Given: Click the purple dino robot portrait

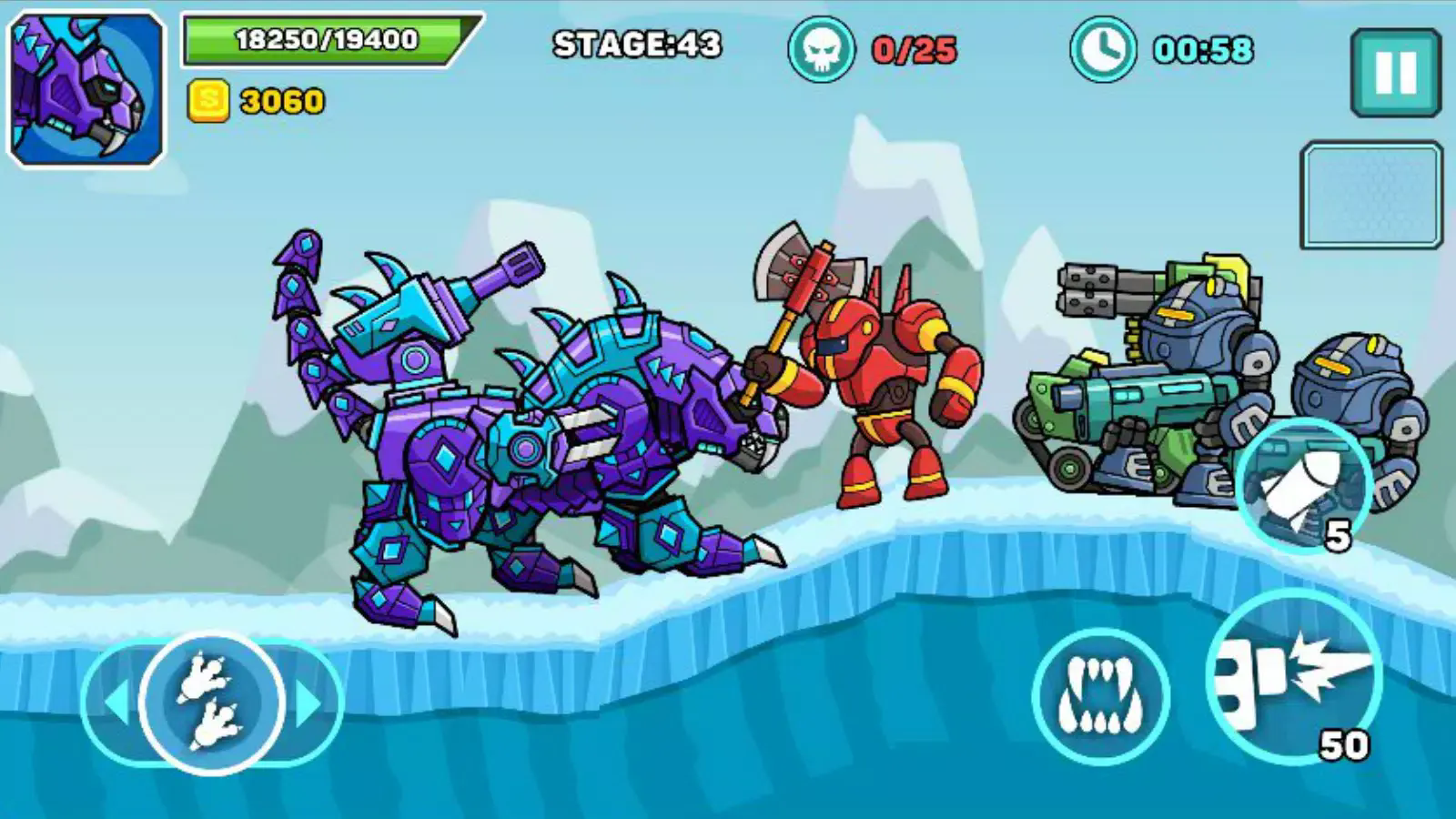Looking at the screenshot, I should 87,88.
